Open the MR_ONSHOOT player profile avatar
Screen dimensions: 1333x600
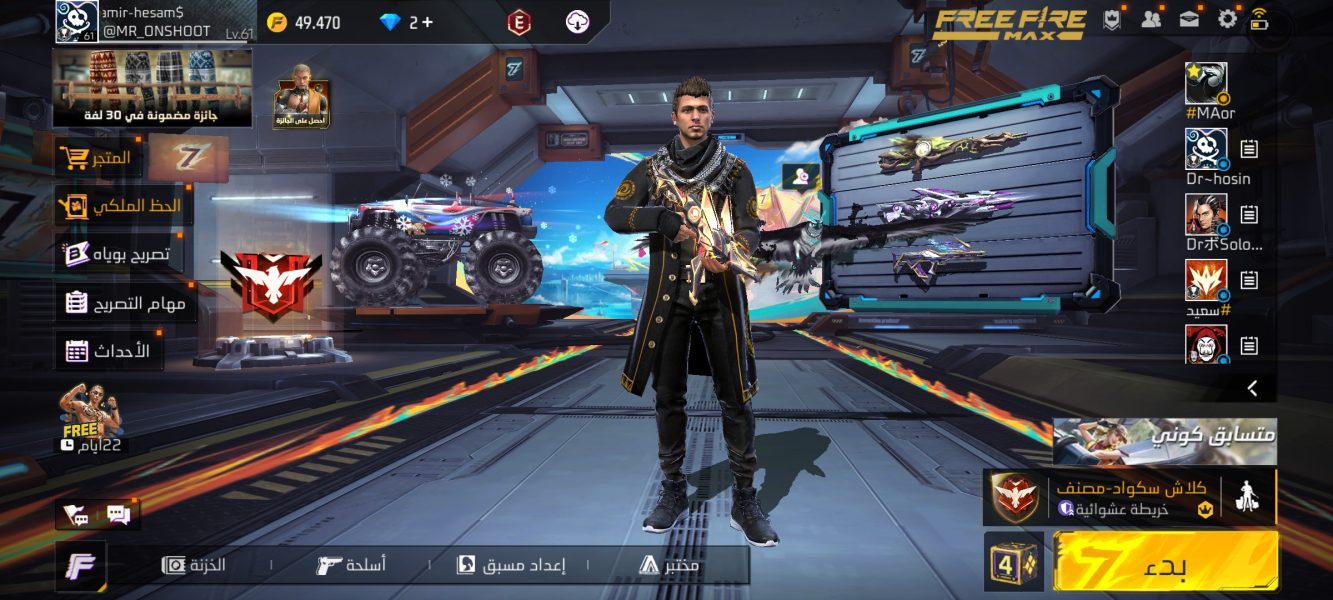click(77, 22)
